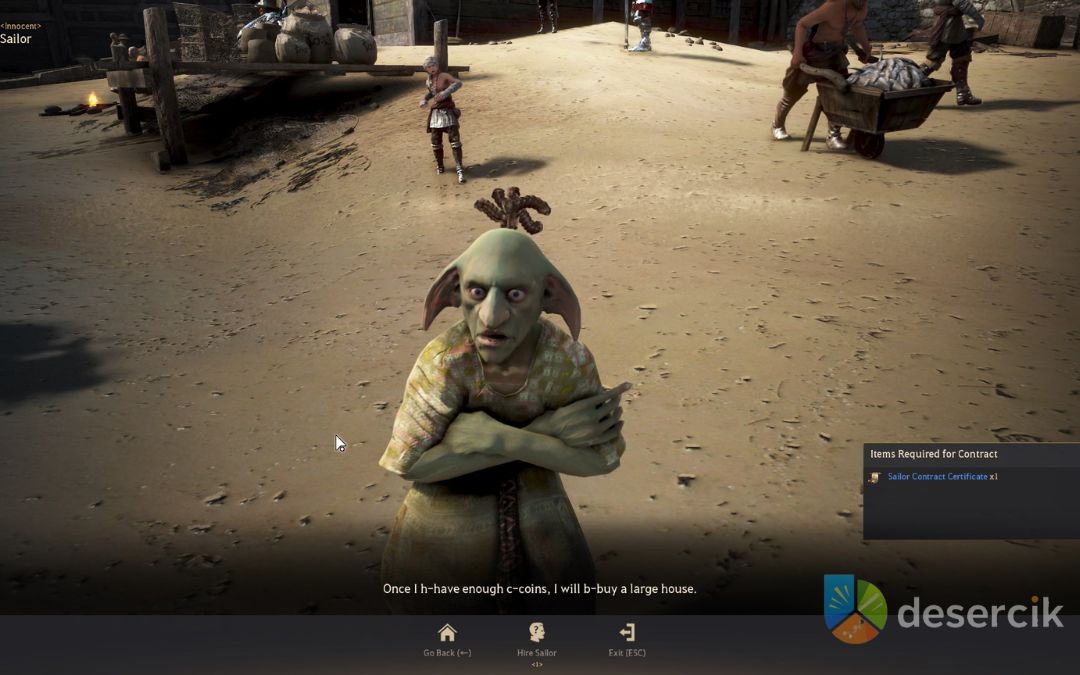The image size is (1080, 675).
Task: Hire the Sailor
Action: (x=537, y=638)
